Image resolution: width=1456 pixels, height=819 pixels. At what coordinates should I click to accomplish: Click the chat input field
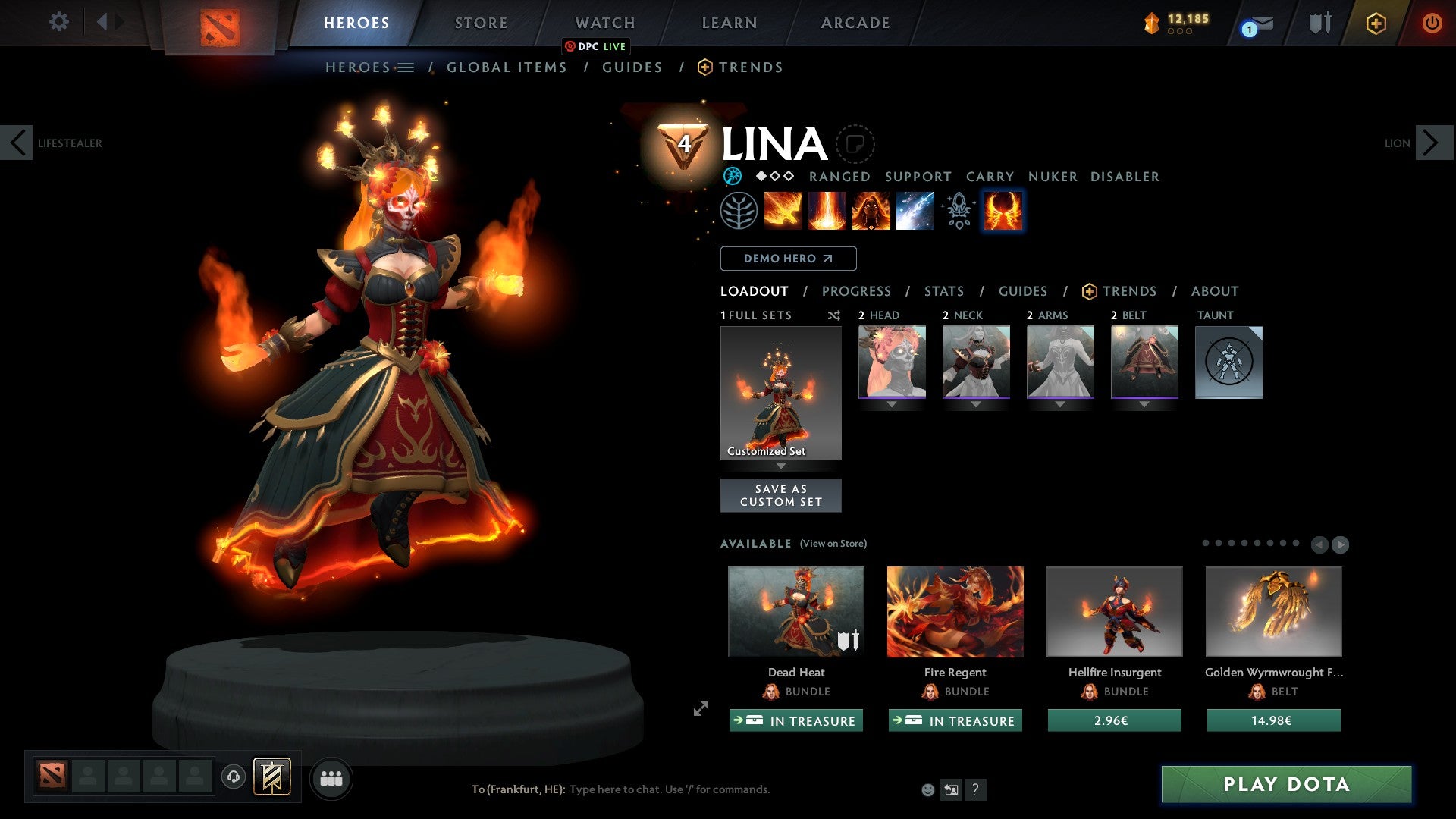pos(667,789)
